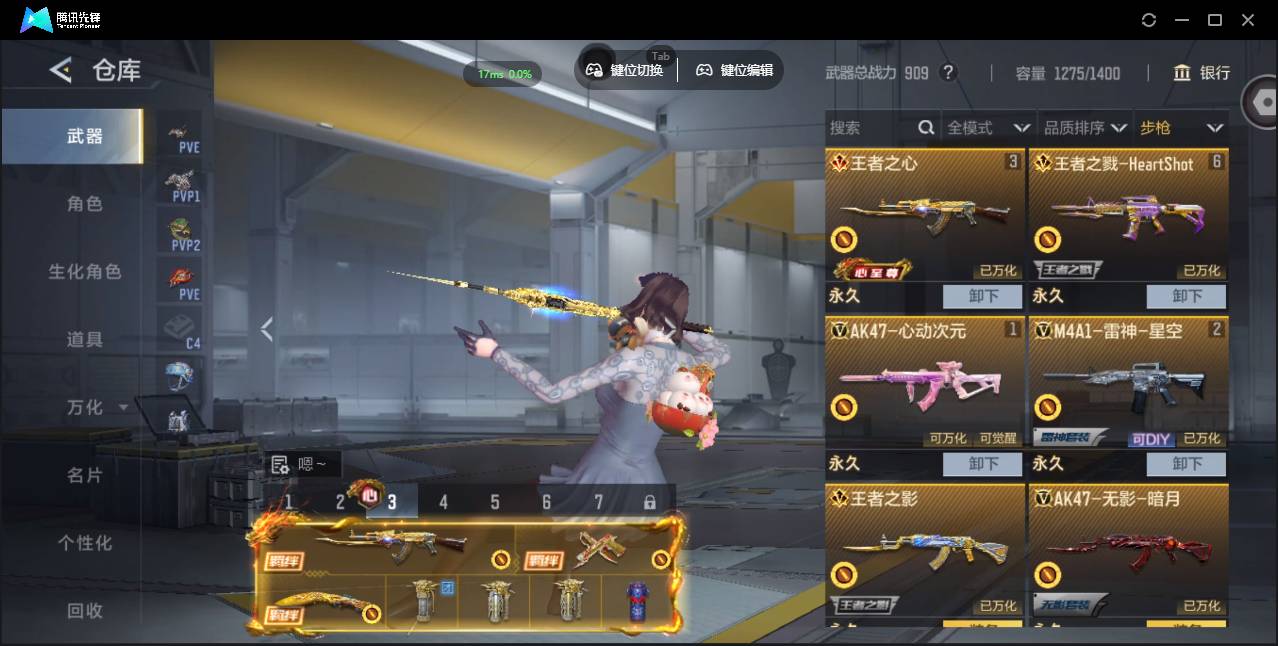This screenshot has height=646, width=1278.
Task: Switch to loadout bag 4
Action: click(443, 502)
